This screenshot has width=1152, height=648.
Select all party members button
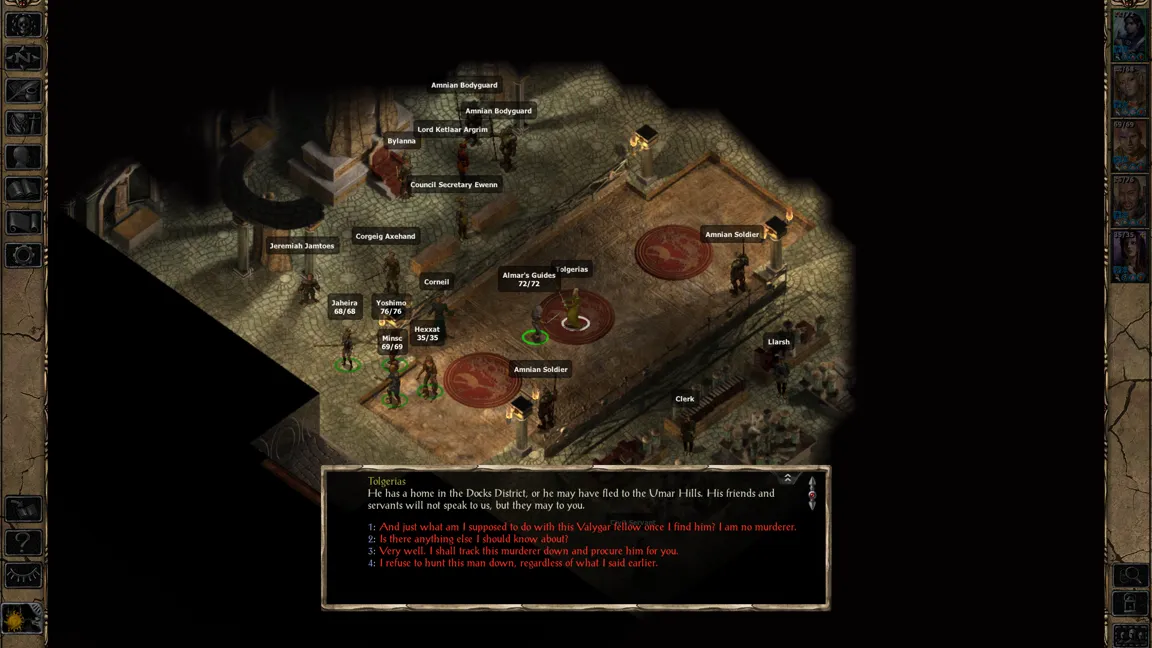point(1131,635)
